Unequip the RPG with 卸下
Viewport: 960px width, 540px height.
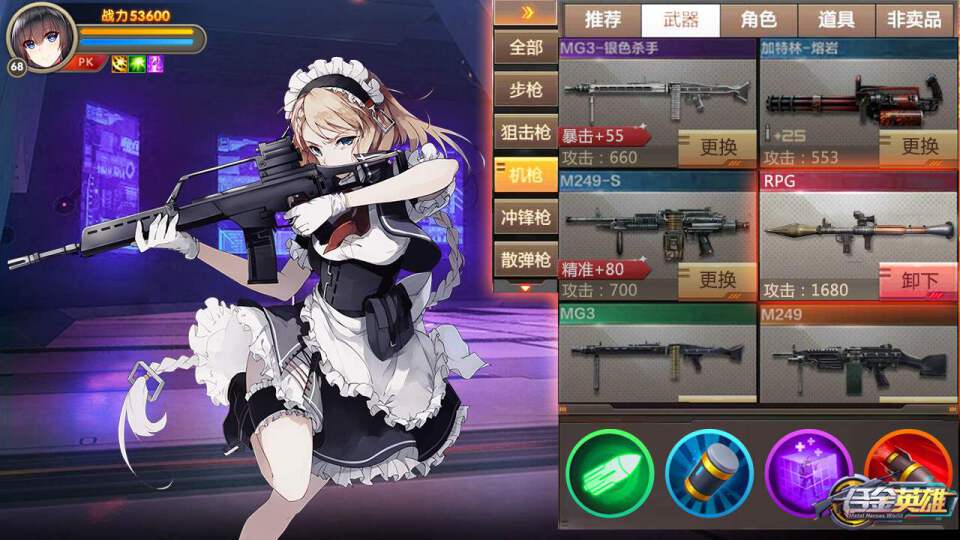point(919,281)
